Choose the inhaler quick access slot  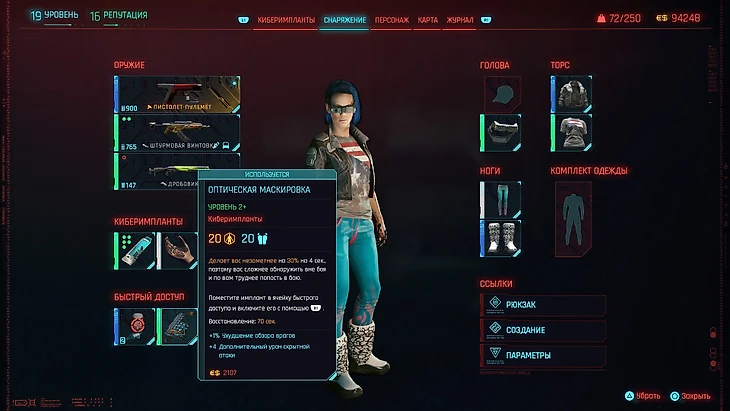[x=136, y=325]
